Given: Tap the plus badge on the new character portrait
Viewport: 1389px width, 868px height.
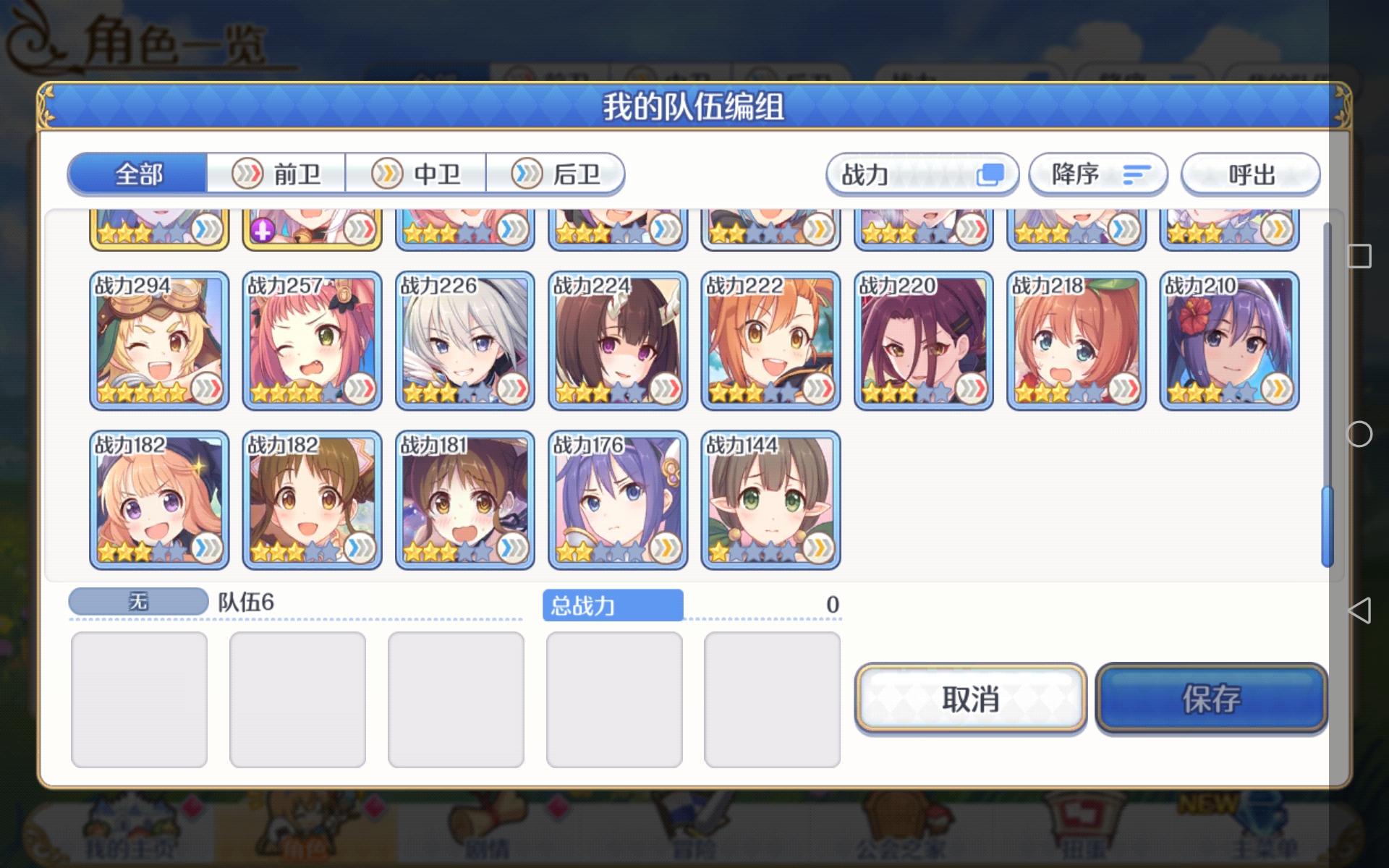Looking at the screenshot, I should point(263,230).
